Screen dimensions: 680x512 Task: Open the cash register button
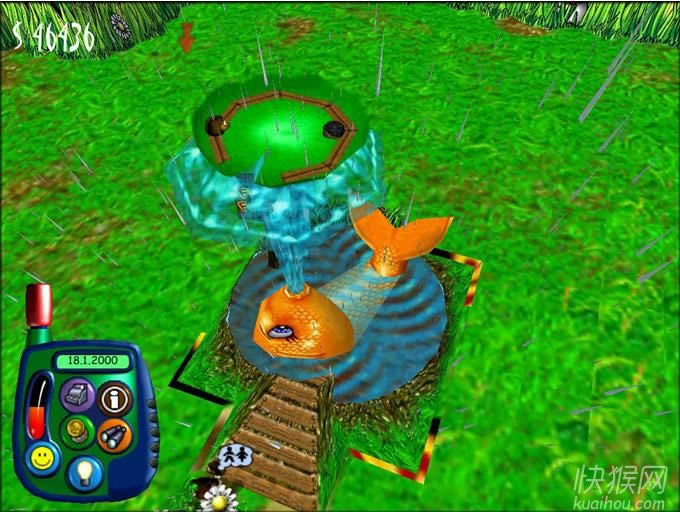(x=77, y=396)
